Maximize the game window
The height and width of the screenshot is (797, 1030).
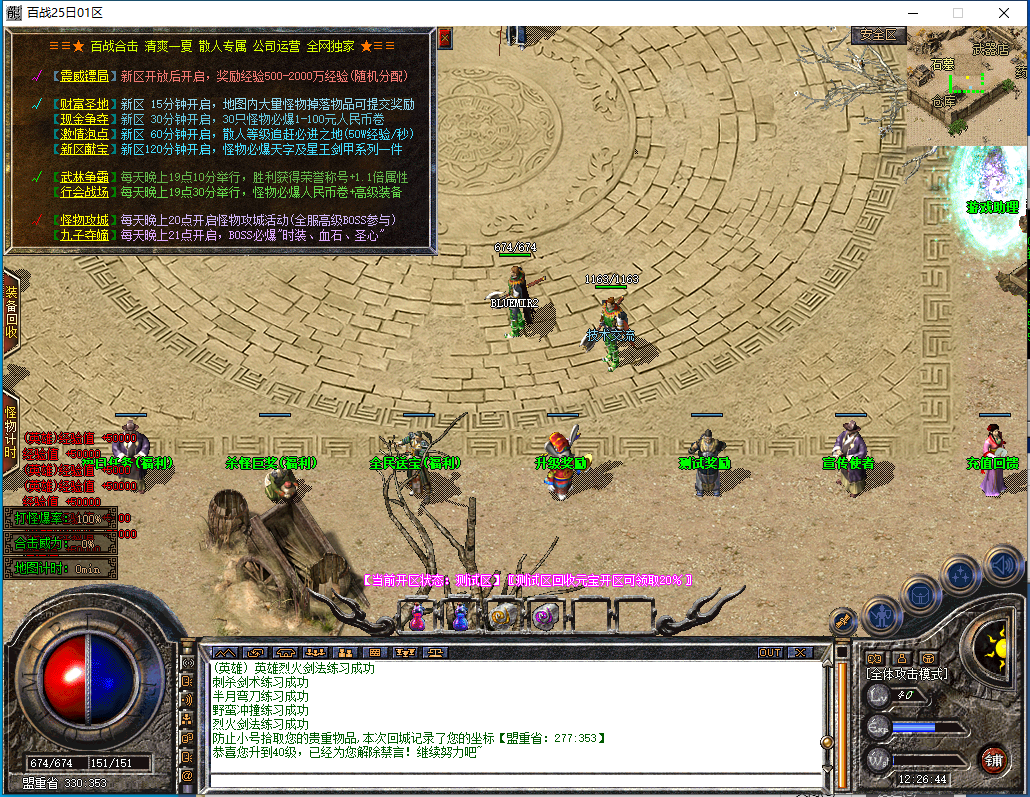[x=957, y=13]
